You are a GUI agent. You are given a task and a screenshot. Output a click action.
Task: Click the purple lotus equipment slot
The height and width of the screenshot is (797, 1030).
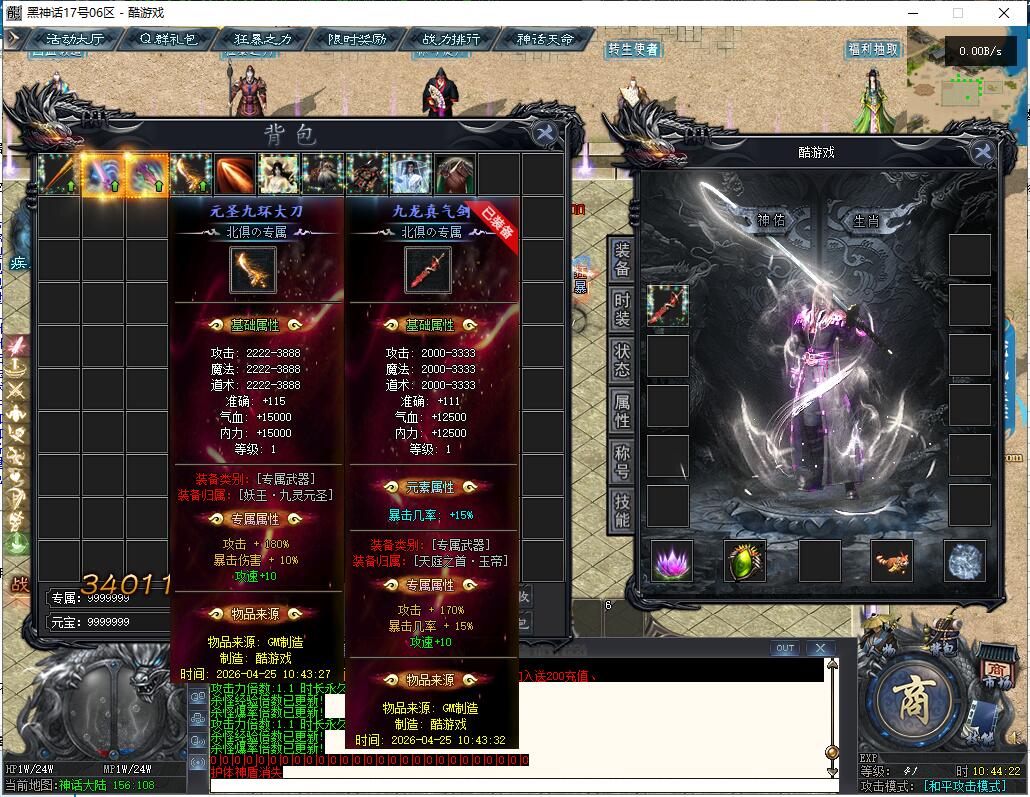click(x=673, y=561)
